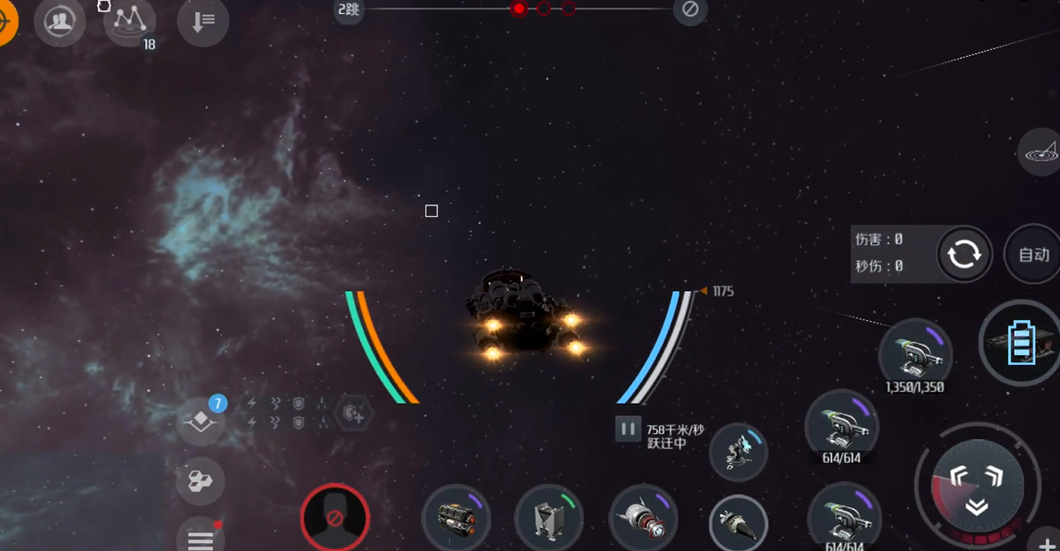Image resolution: width=1060 pixels, height=551 pixels.
Task: Cancel autopilot with the slashed-circle button
Action: click(690, 10)
